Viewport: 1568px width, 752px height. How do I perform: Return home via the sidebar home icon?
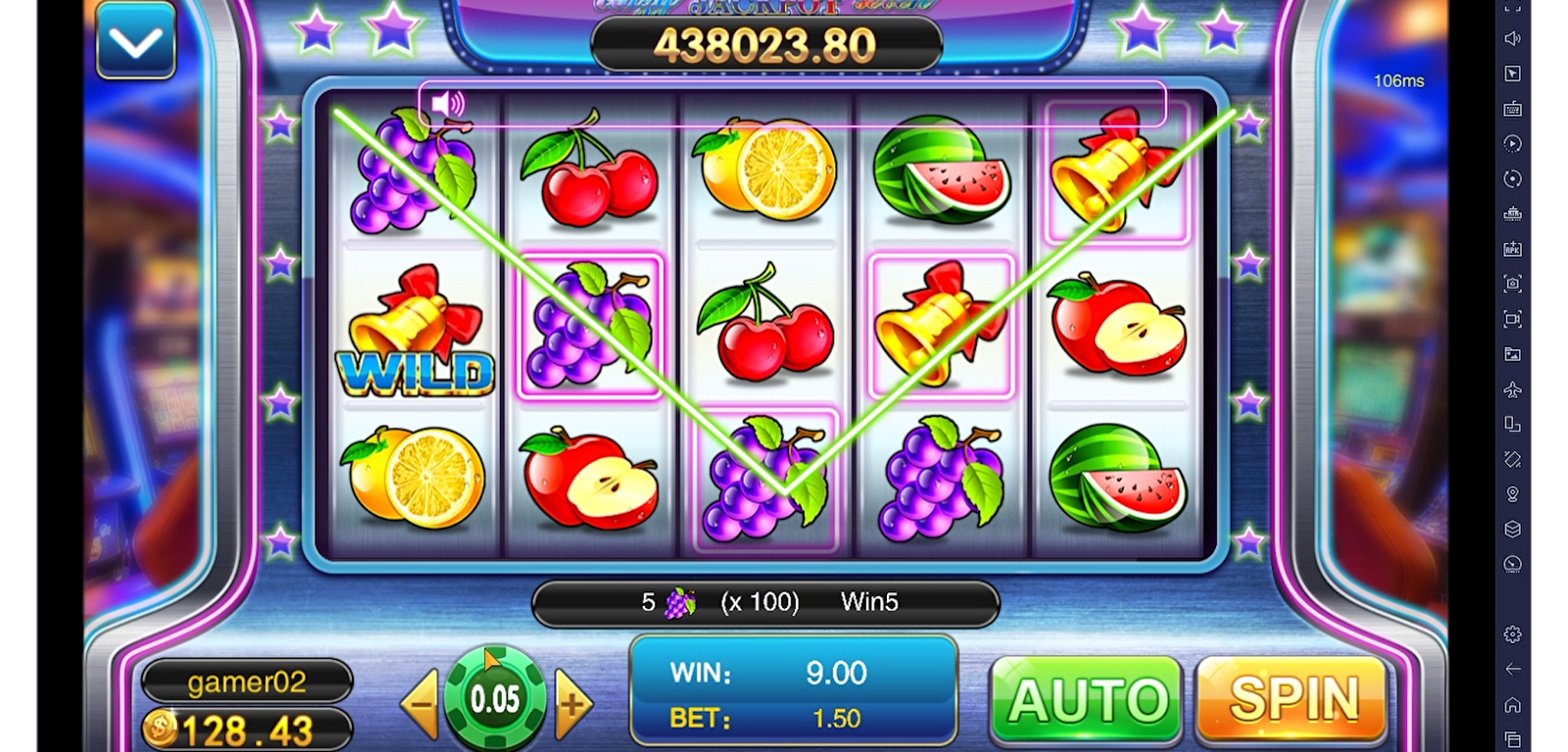[x=1512, y=704]
